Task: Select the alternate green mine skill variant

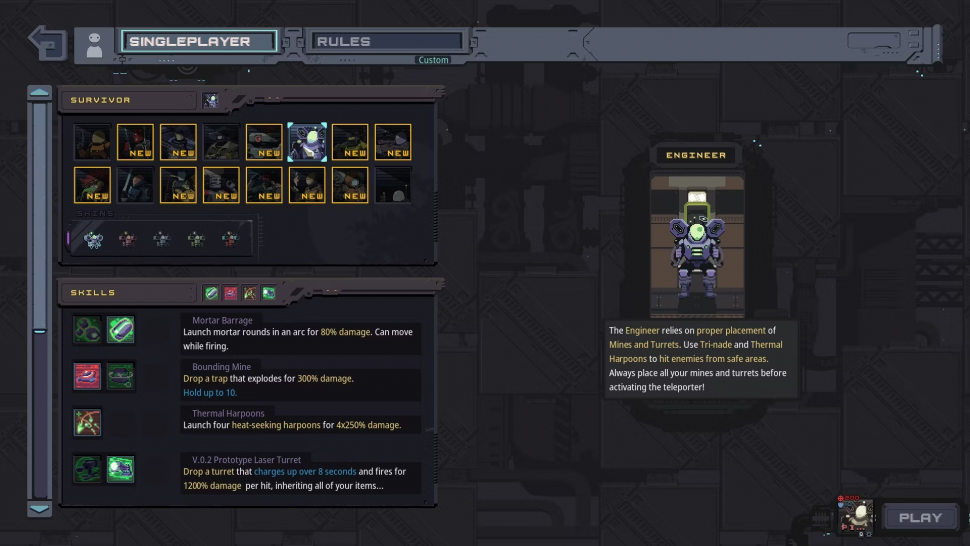Action: [x=121, y=376]
